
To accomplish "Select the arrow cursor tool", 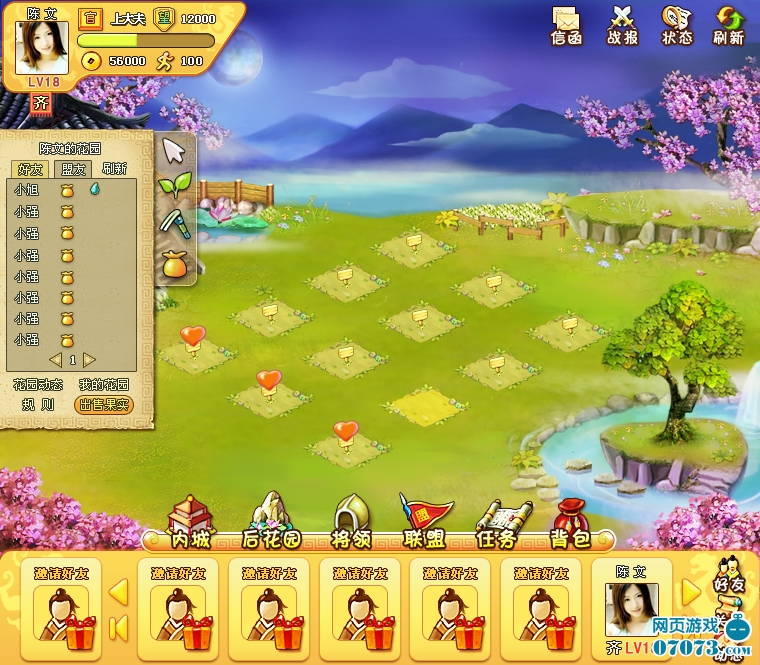I will click(x=175, y=151).
